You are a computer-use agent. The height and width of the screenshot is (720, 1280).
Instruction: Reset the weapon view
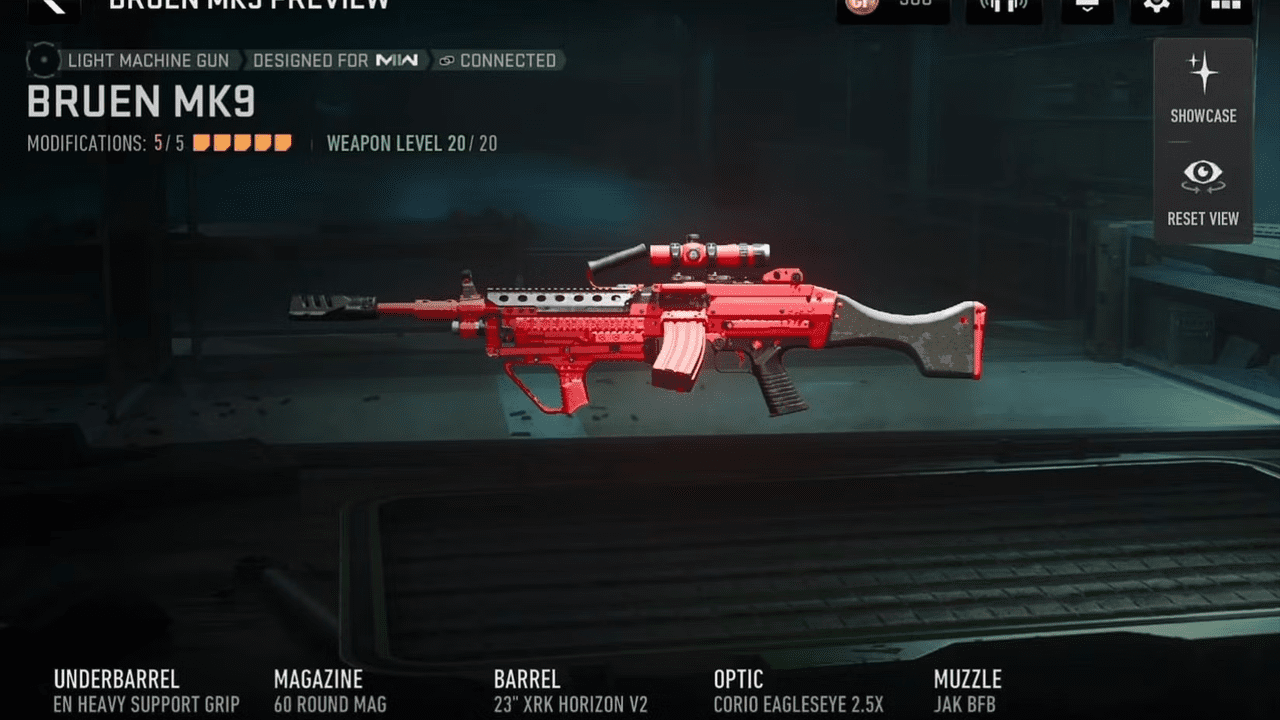point(1203,193)
